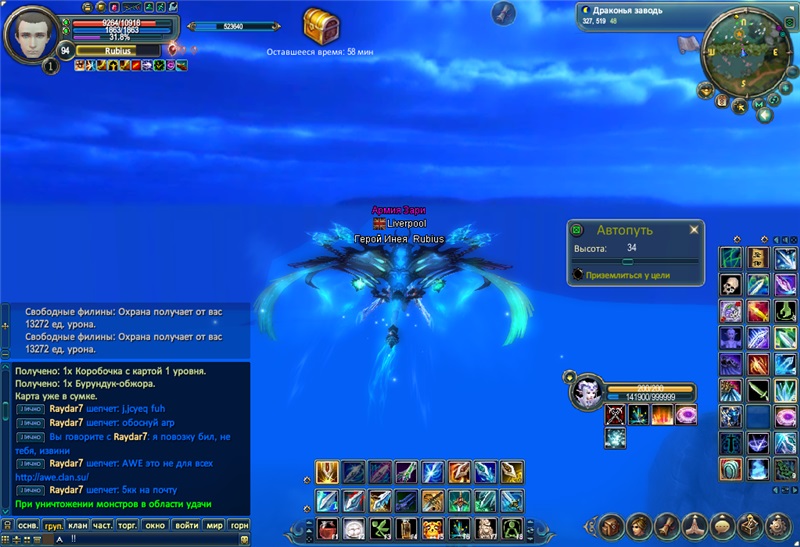Open the груп. chat channel tab
Viewport: 800px width, 547px height.
tap(53, 525)
